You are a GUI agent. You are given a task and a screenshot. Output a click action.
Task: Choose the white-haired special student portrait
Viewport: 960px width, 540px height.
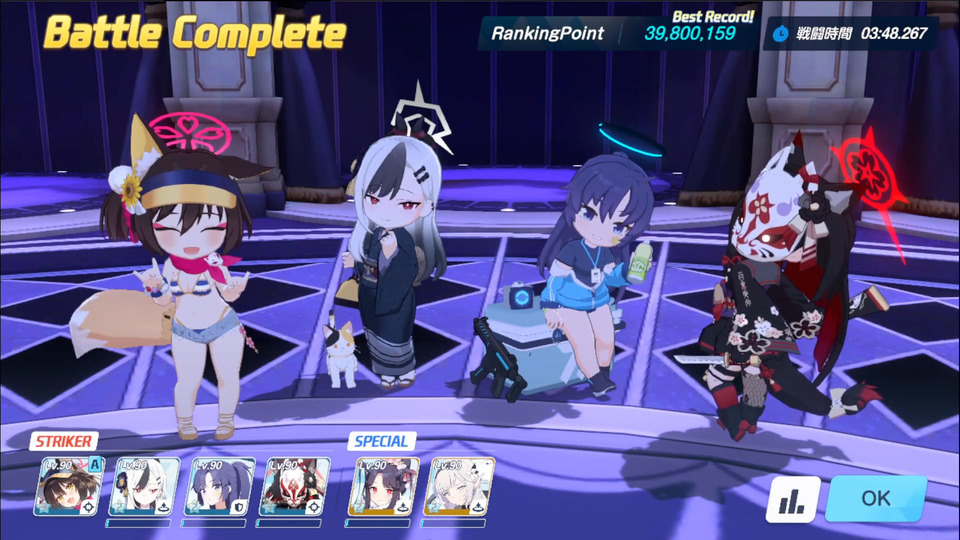click(x=459, y=487)
